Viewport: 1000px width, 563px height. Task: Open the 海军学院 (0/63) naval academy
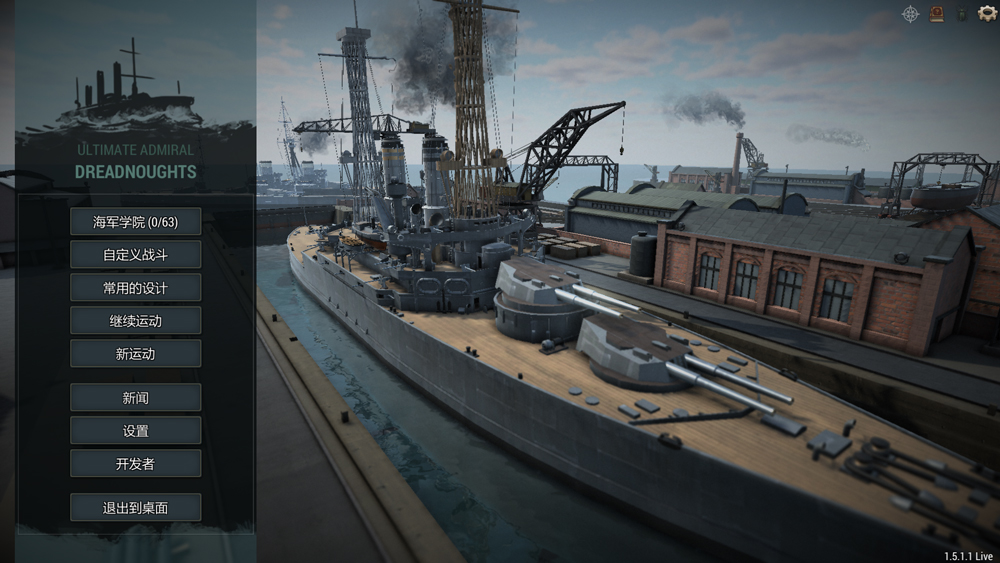[135, 222]
